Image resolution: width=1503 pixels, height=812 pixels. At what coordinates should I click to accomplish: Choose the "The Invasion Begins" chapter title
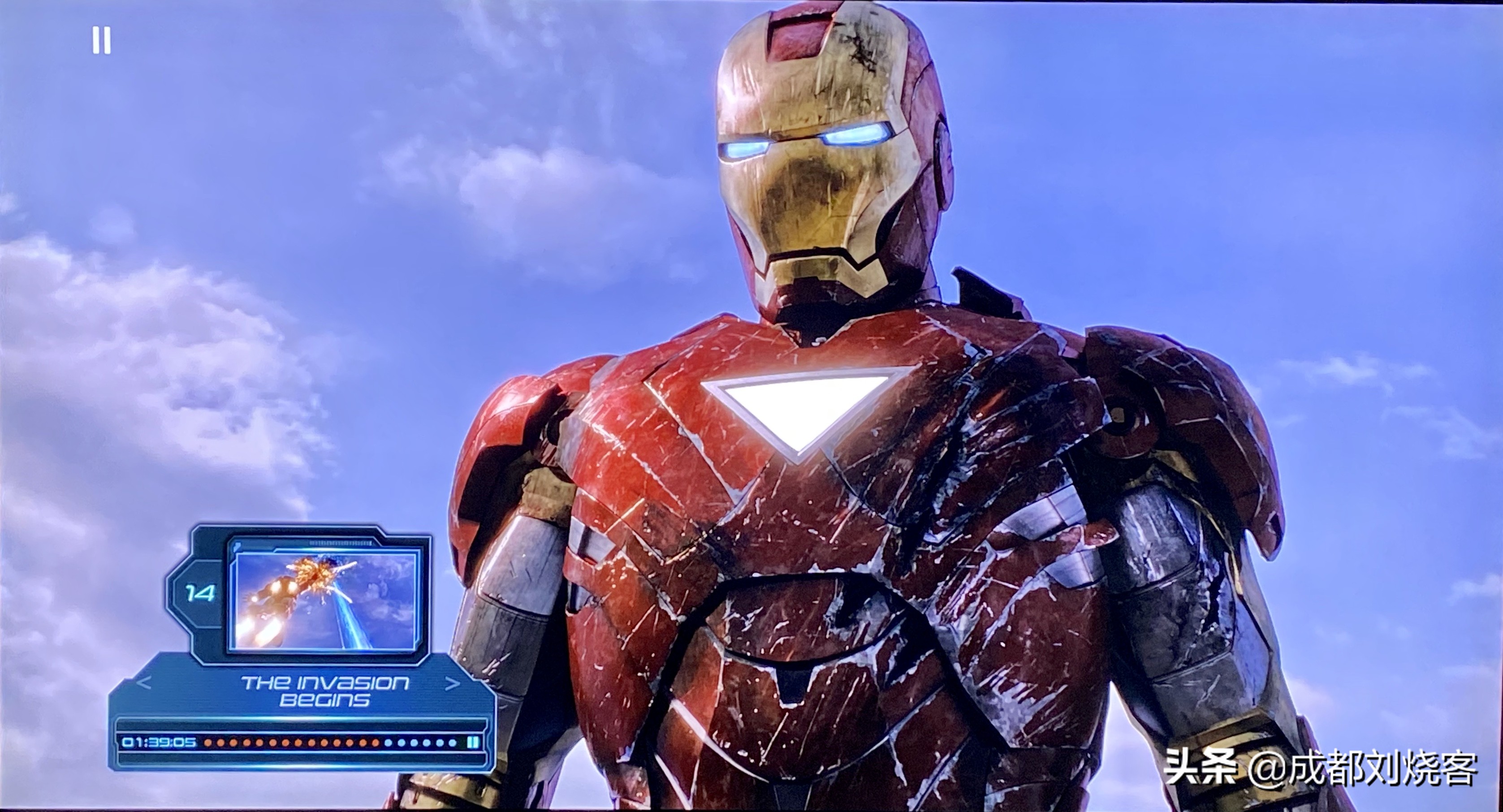325,691
